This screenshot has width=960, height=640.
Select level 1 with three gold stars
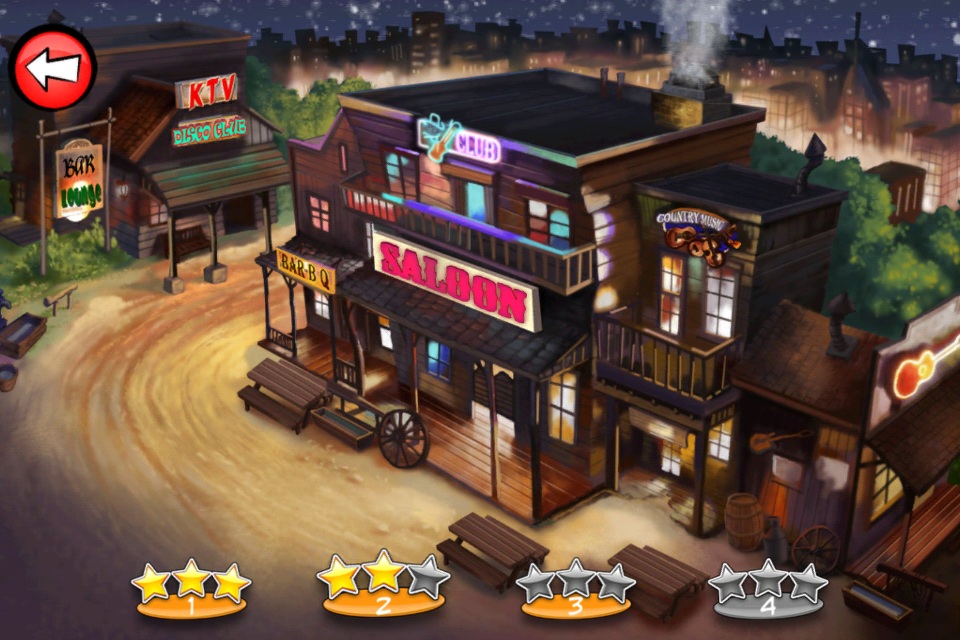pos(191,591)
